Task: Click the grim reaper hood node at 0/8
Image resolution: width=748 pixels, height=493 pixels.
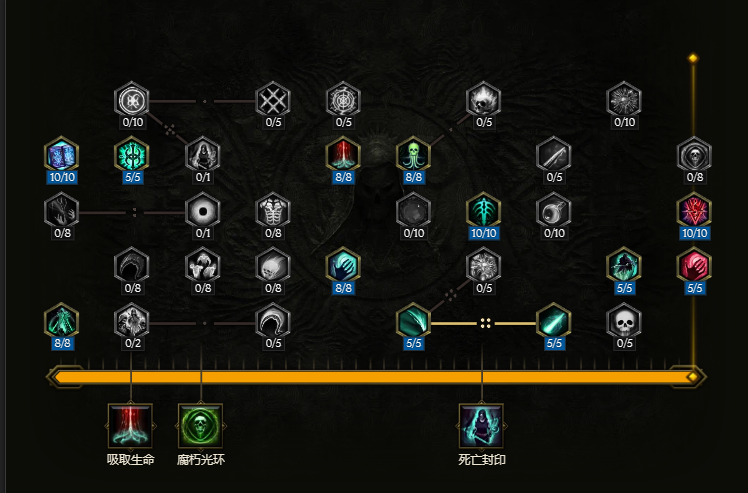Action: click(693, 155)
